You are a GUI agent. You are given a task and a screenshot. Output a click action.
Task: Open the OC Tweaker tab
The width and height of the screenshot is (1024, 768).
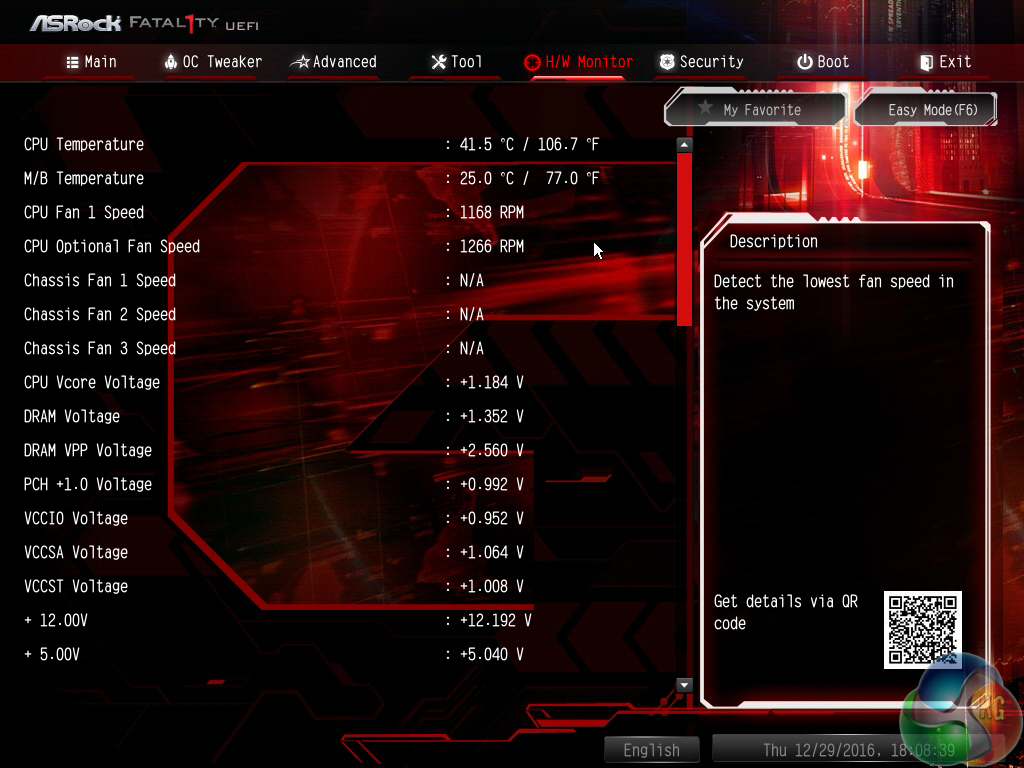(212, 62)
